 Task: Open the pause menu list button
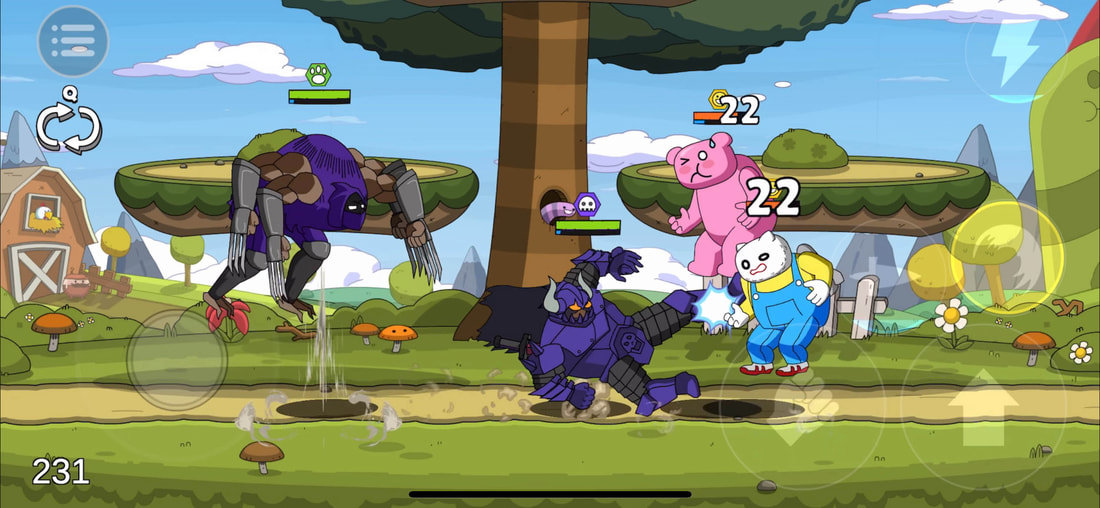(x=73, y=41)
